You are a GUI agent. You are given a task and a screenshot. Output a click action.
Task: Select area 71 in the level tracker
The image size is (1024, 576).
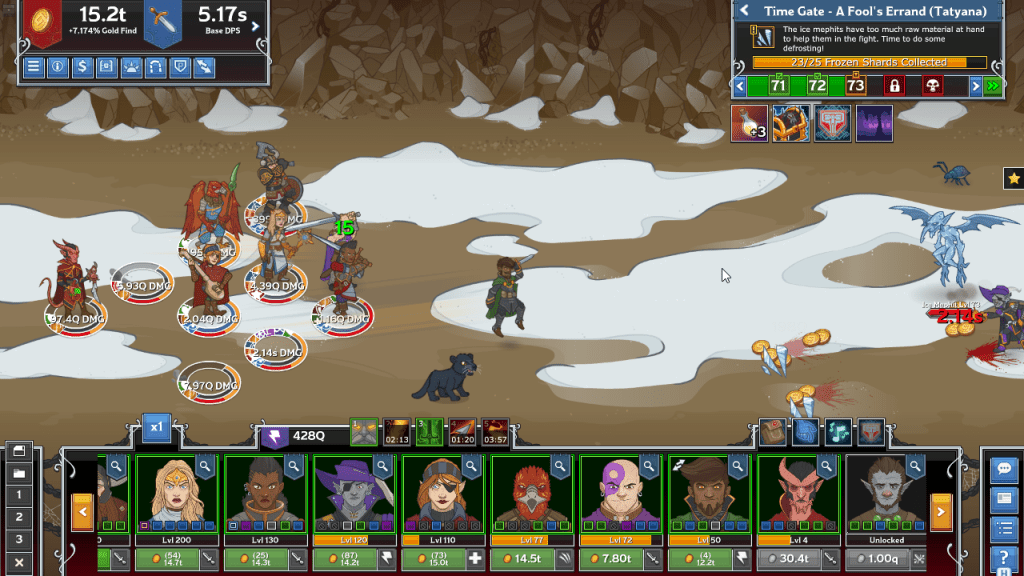tap(779, 86)
